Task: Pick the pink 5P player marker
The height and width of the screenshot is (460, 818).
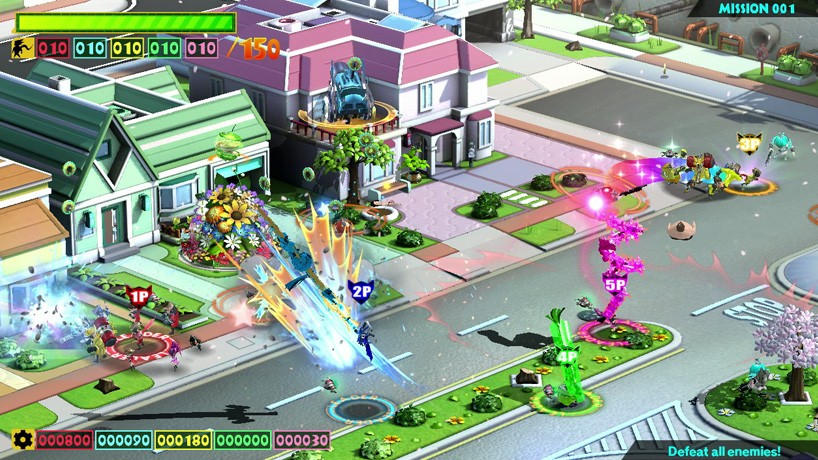Action: [x=614, y=284]
